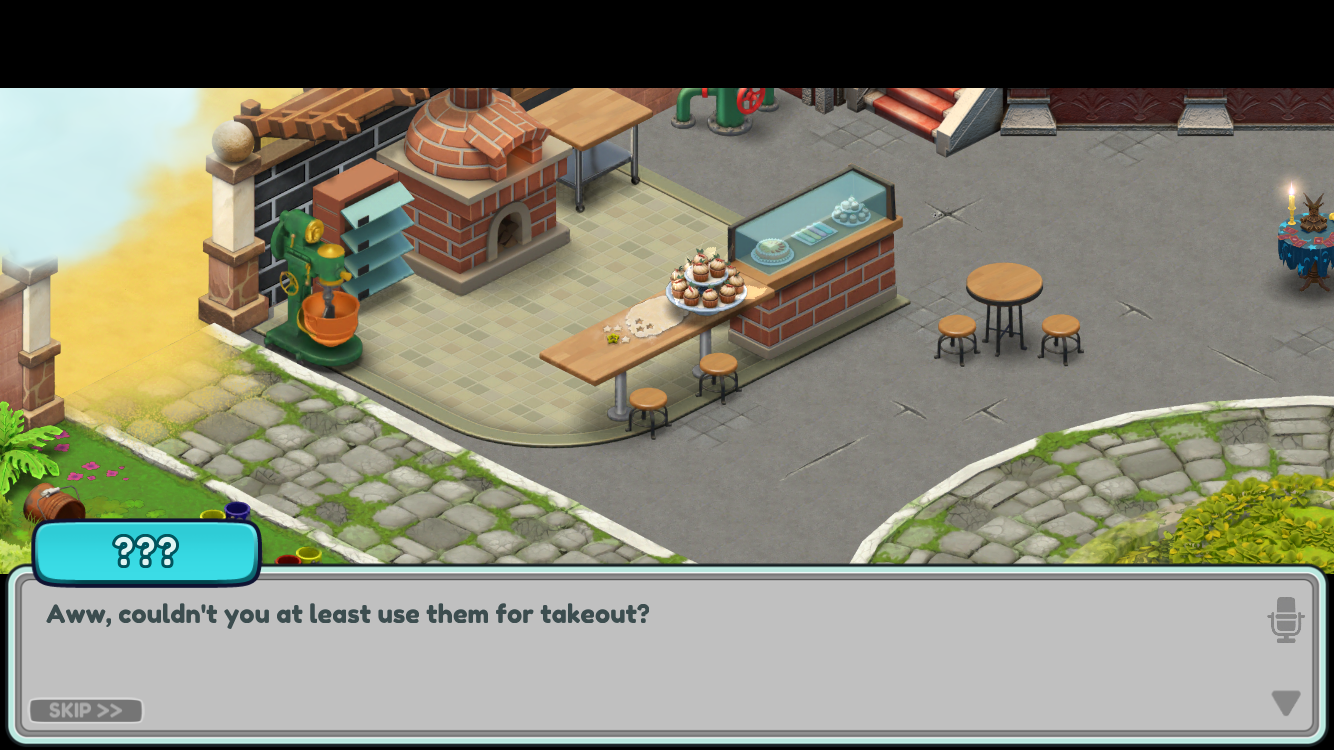The image size is (1334, 750).
Task: Toggle the microphone voice icon
Action: pos(1286,620)
